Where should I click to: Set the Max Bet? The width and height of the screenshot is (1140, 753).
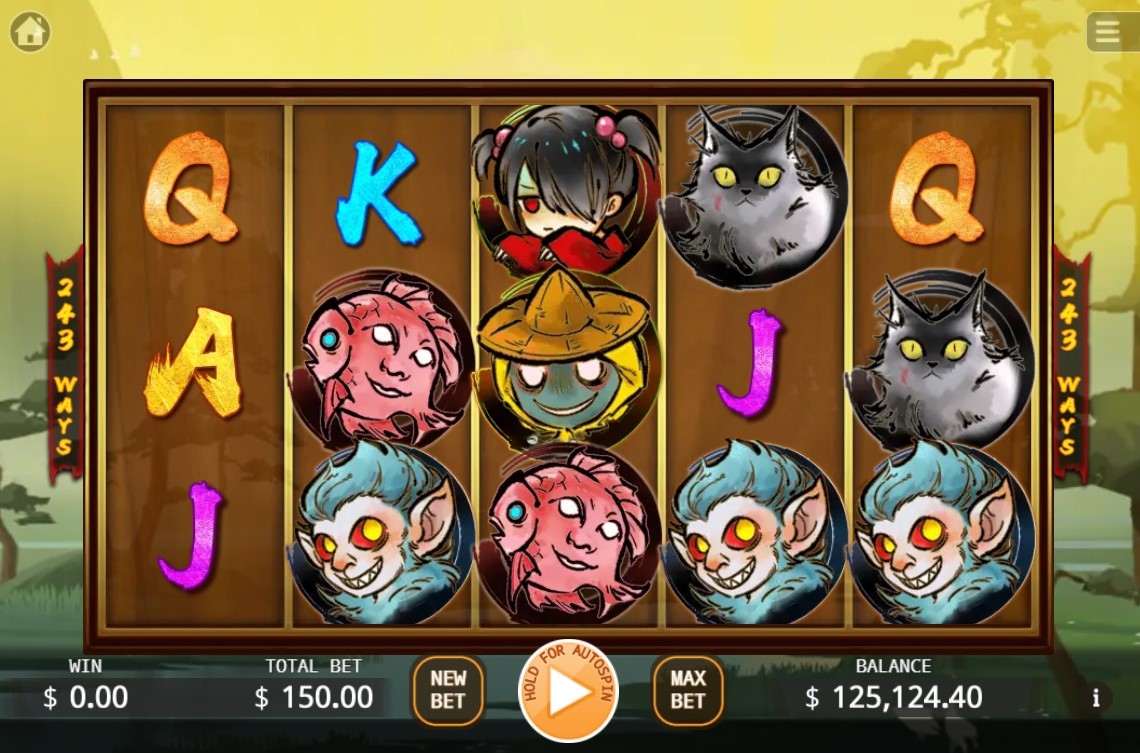[x=688, y=690]
